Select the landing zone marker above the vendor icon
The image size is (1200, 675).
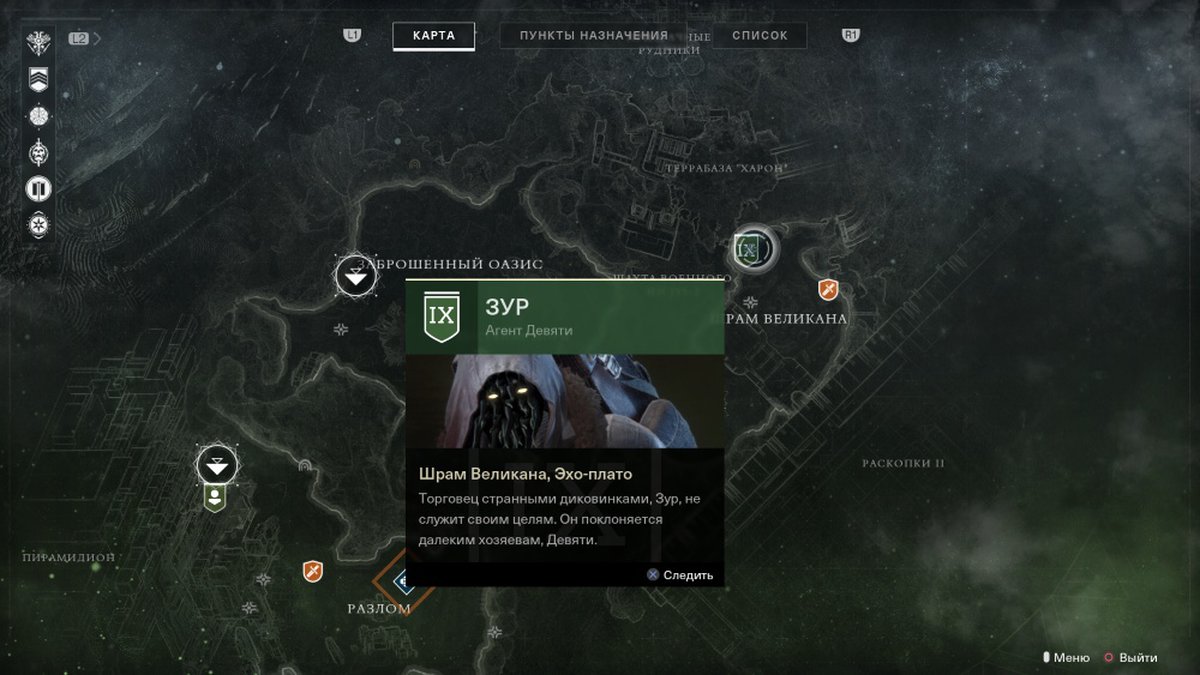[x=216, y=464]
